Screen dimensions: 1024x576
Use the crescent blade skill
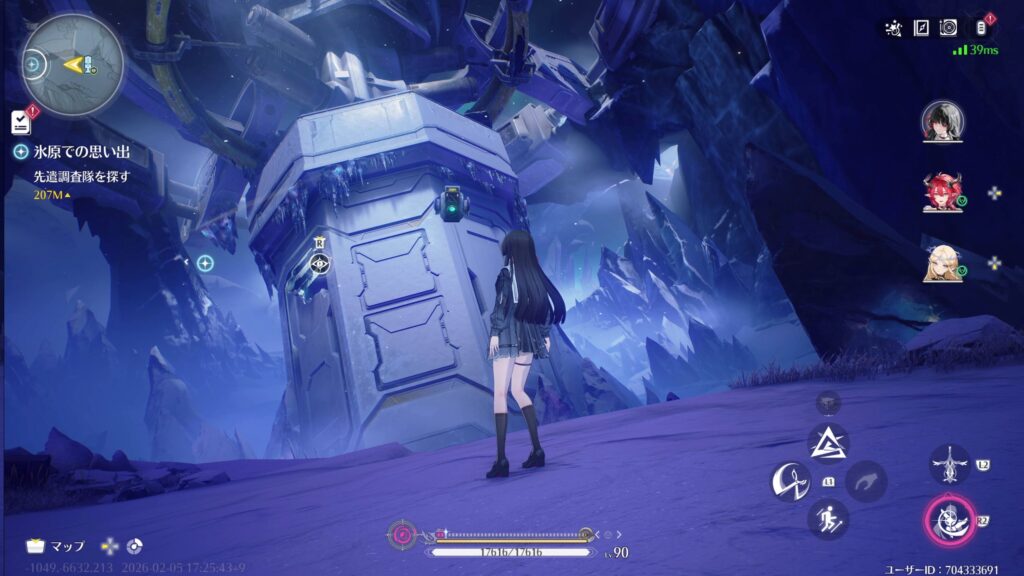(789, 482)
